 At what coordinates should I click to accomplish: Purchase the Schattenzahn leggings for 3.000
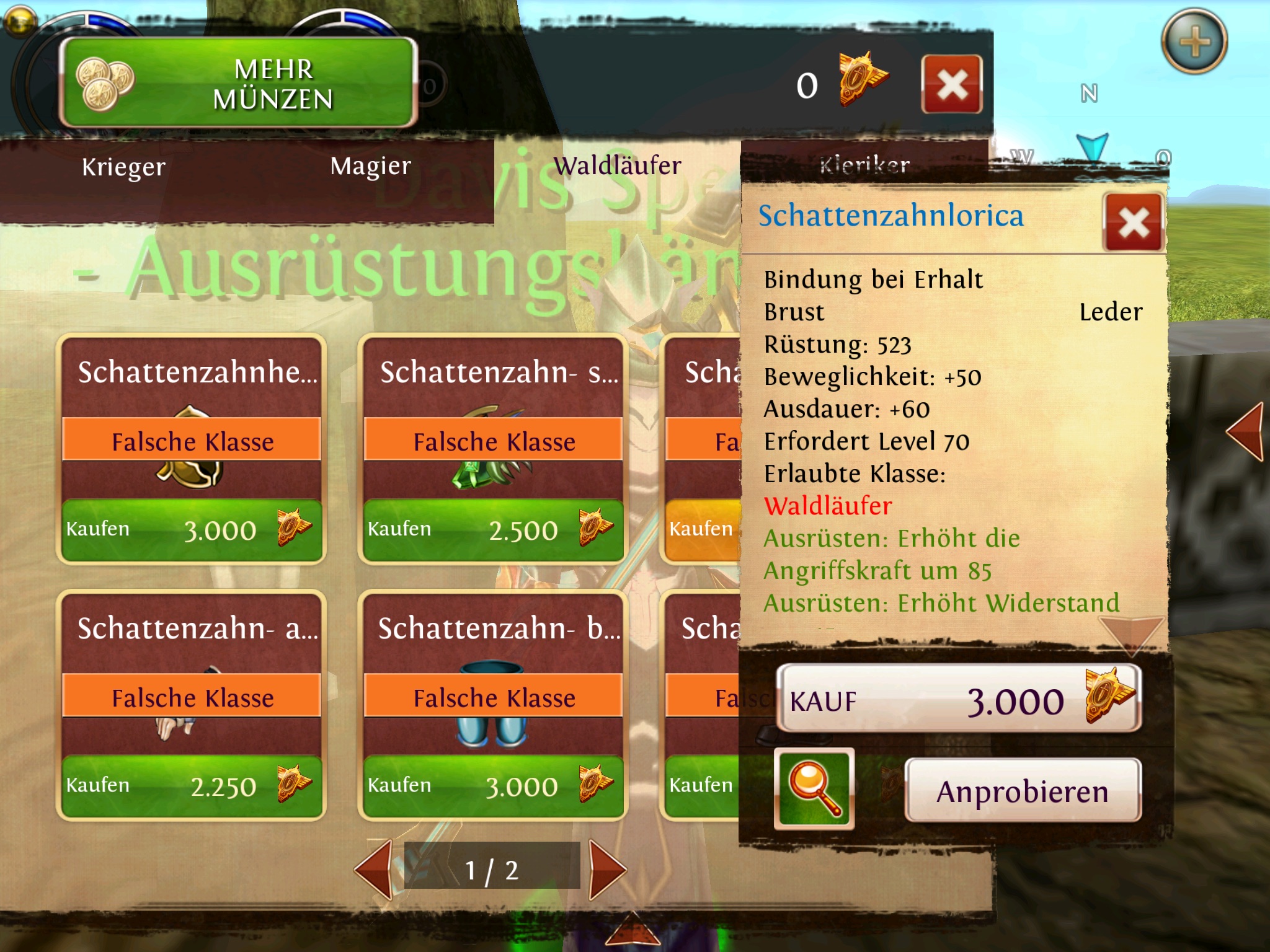coord(494,786)
